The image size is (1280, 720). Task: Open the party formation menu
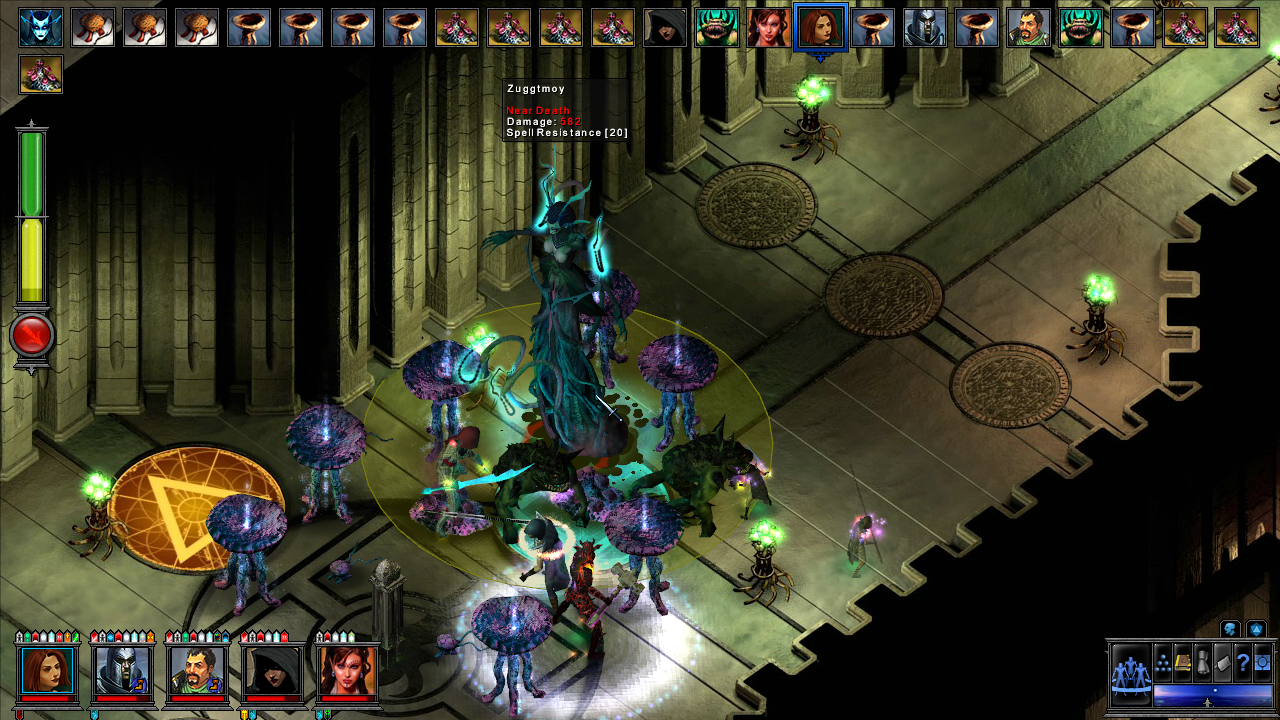click(1164, 662)
